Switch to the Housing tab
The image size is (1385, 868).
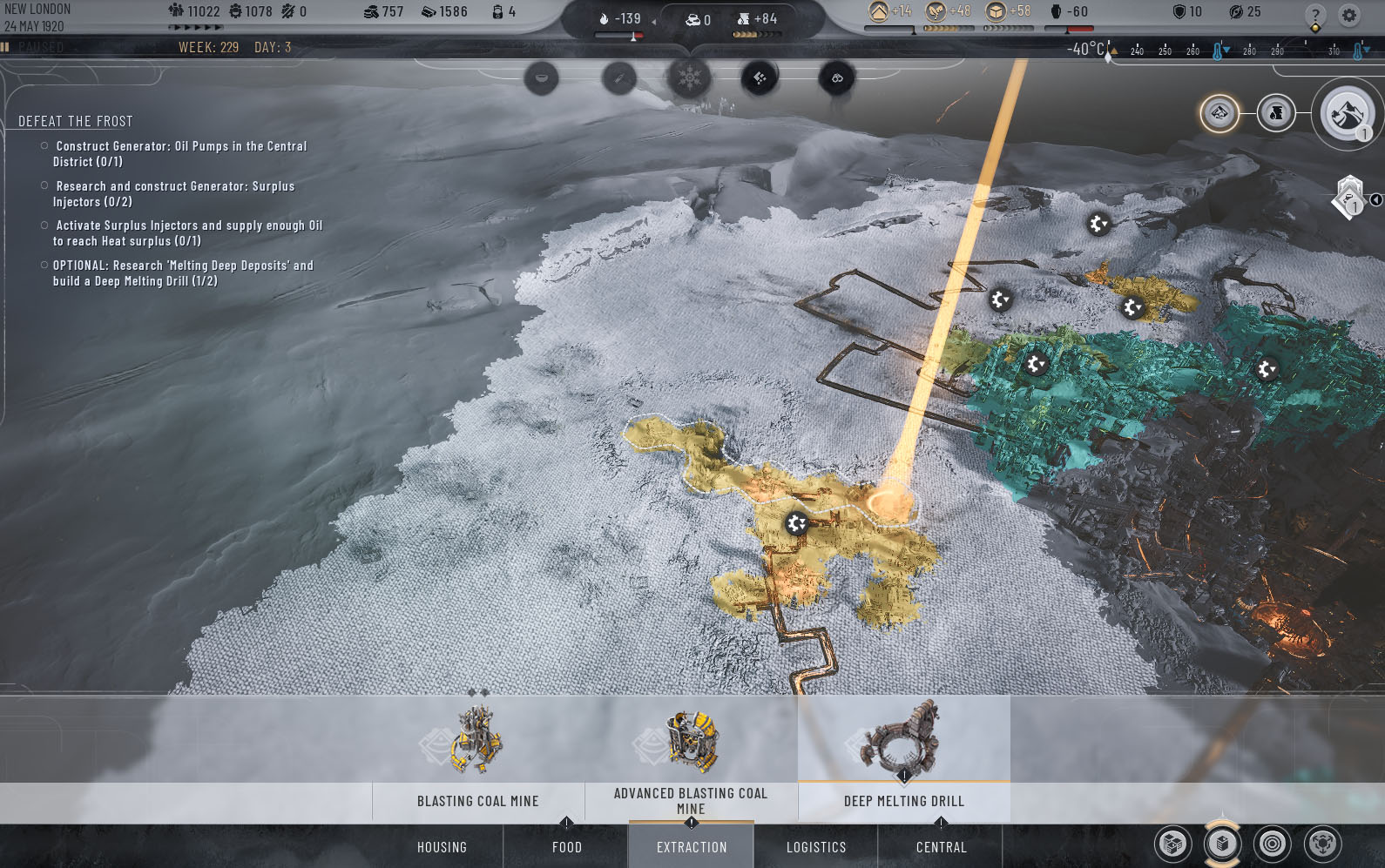442,847
